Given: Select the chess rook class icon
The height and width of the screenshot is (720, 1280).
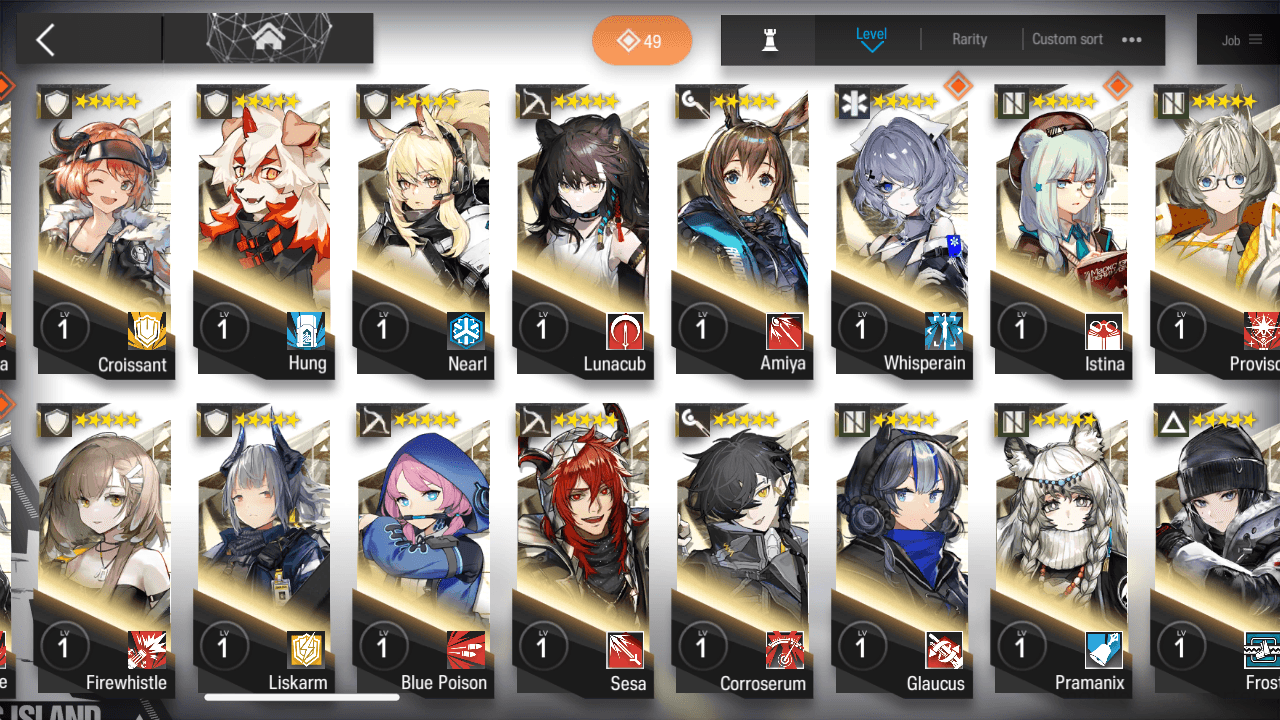Looking at the screenshot, I should [x=769, y=40].
